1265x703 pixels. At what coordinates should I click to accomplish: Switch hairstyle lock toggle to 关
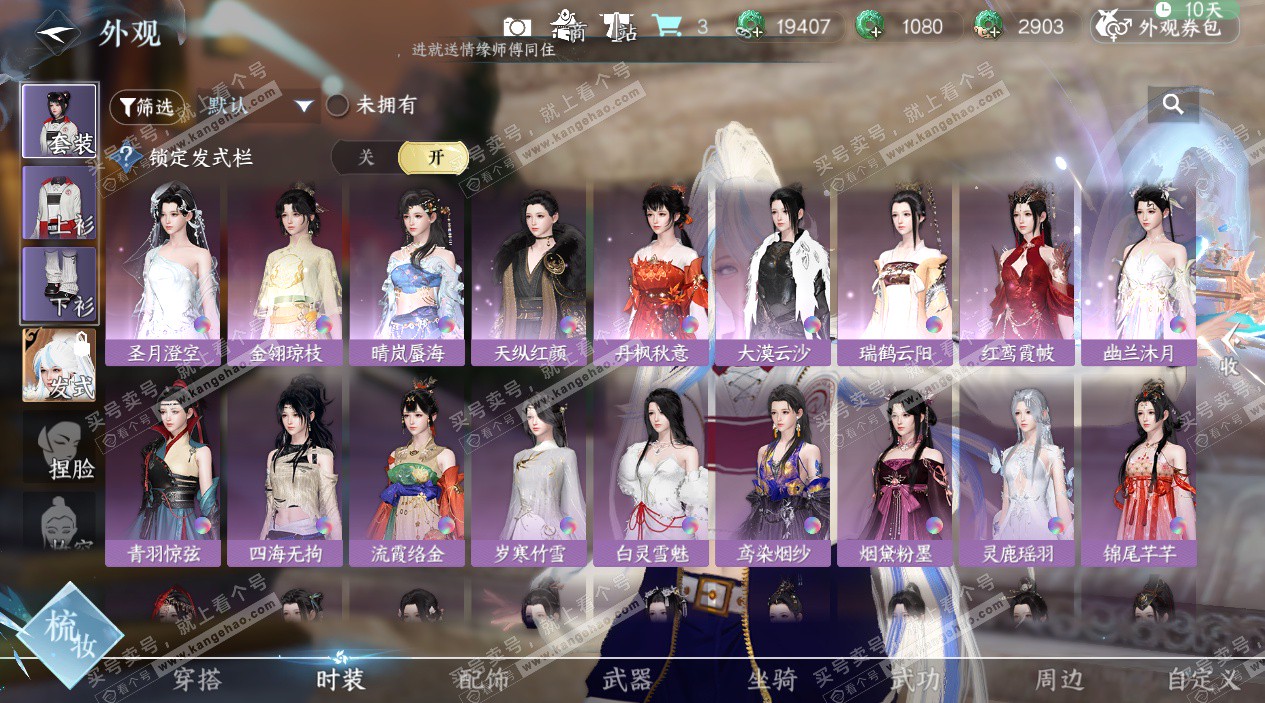(x=366, y=157)
